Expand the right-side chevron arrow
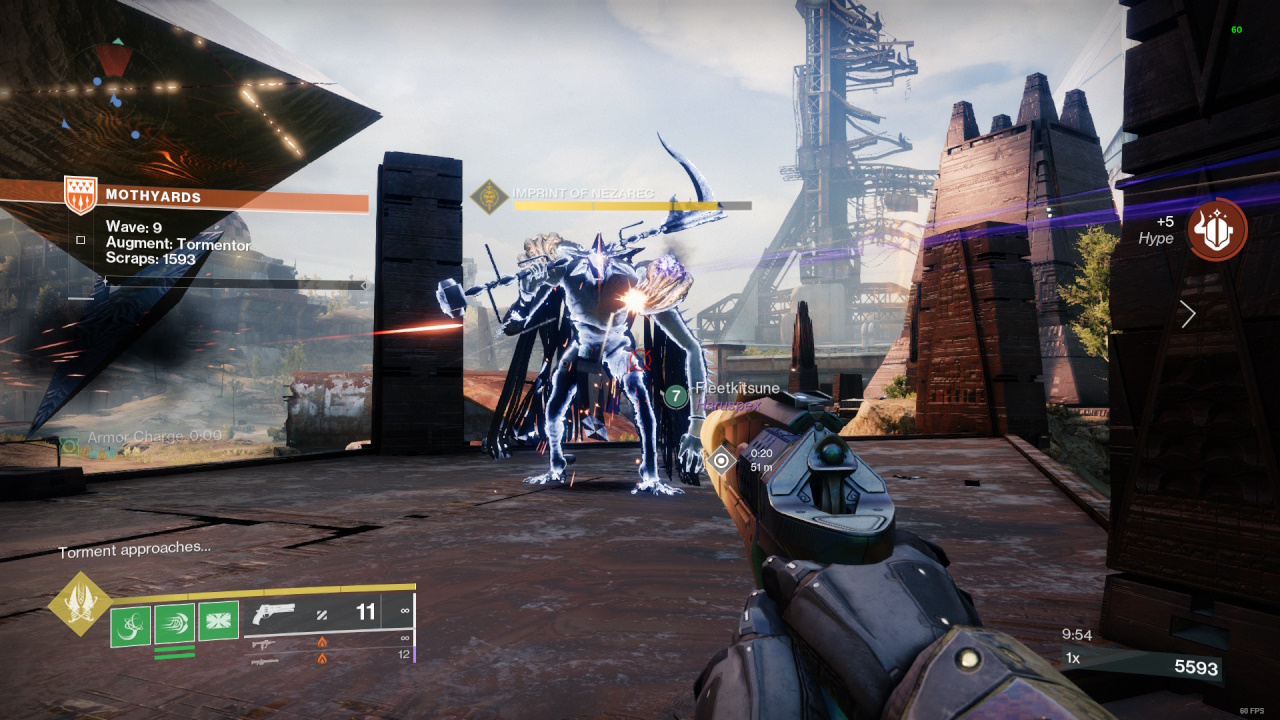Screen dimensions: 1280x720 tap(1188, 315)
